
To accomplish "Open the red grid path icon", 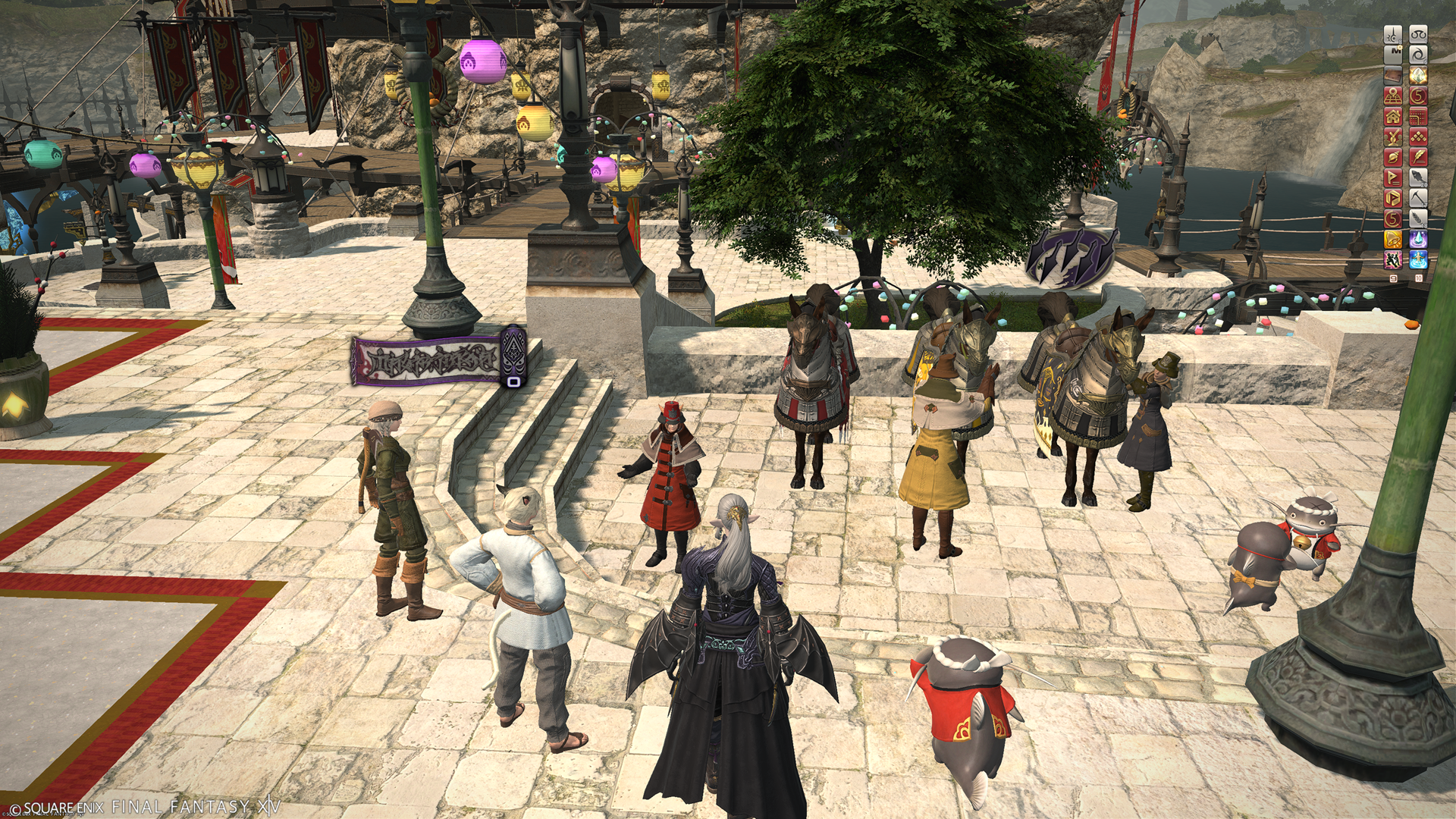I will (1417, 116).
